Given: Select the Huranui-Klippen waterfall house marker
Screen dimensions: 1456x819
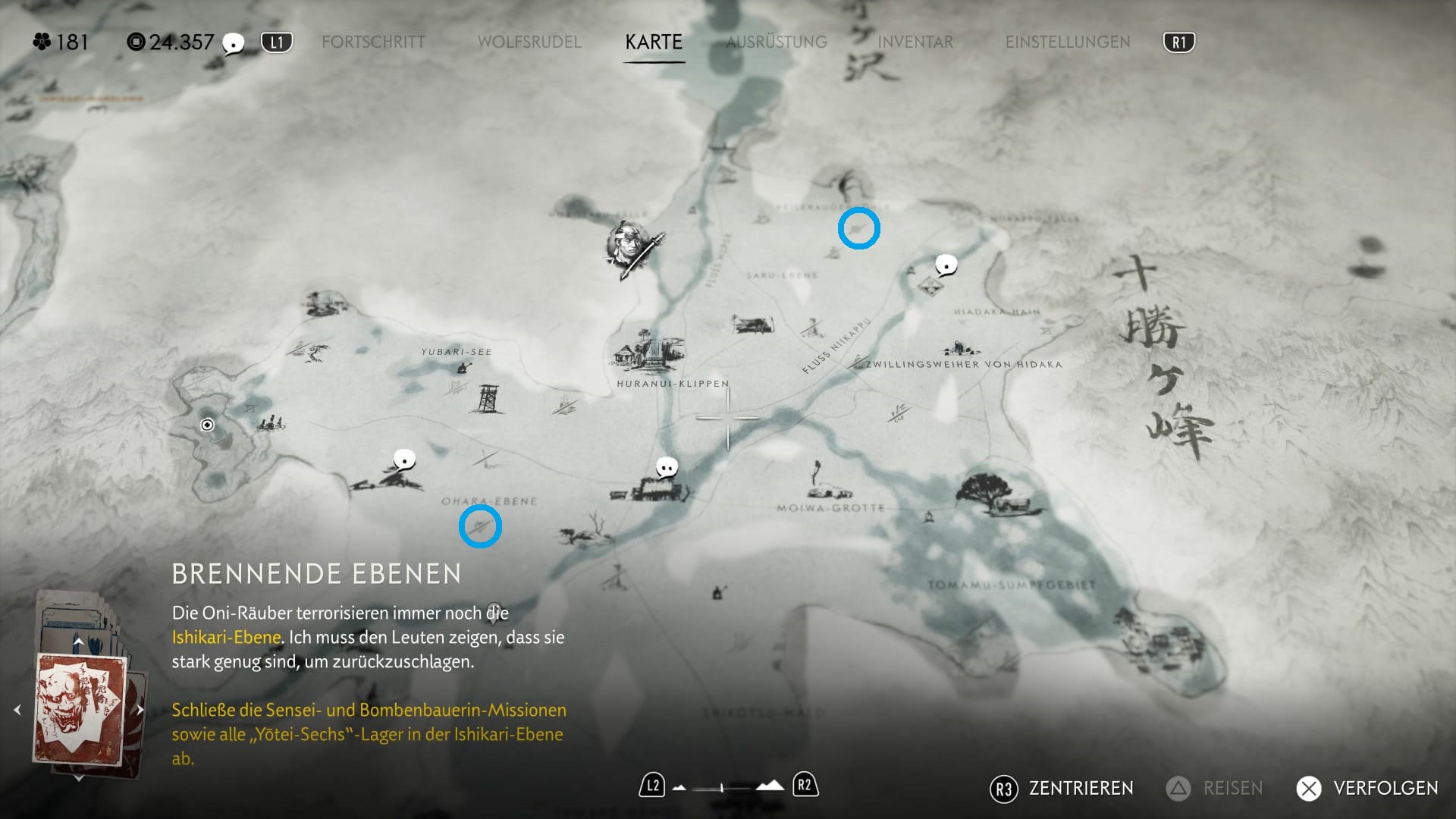Looking at the screenshot, I should point(646,350).
